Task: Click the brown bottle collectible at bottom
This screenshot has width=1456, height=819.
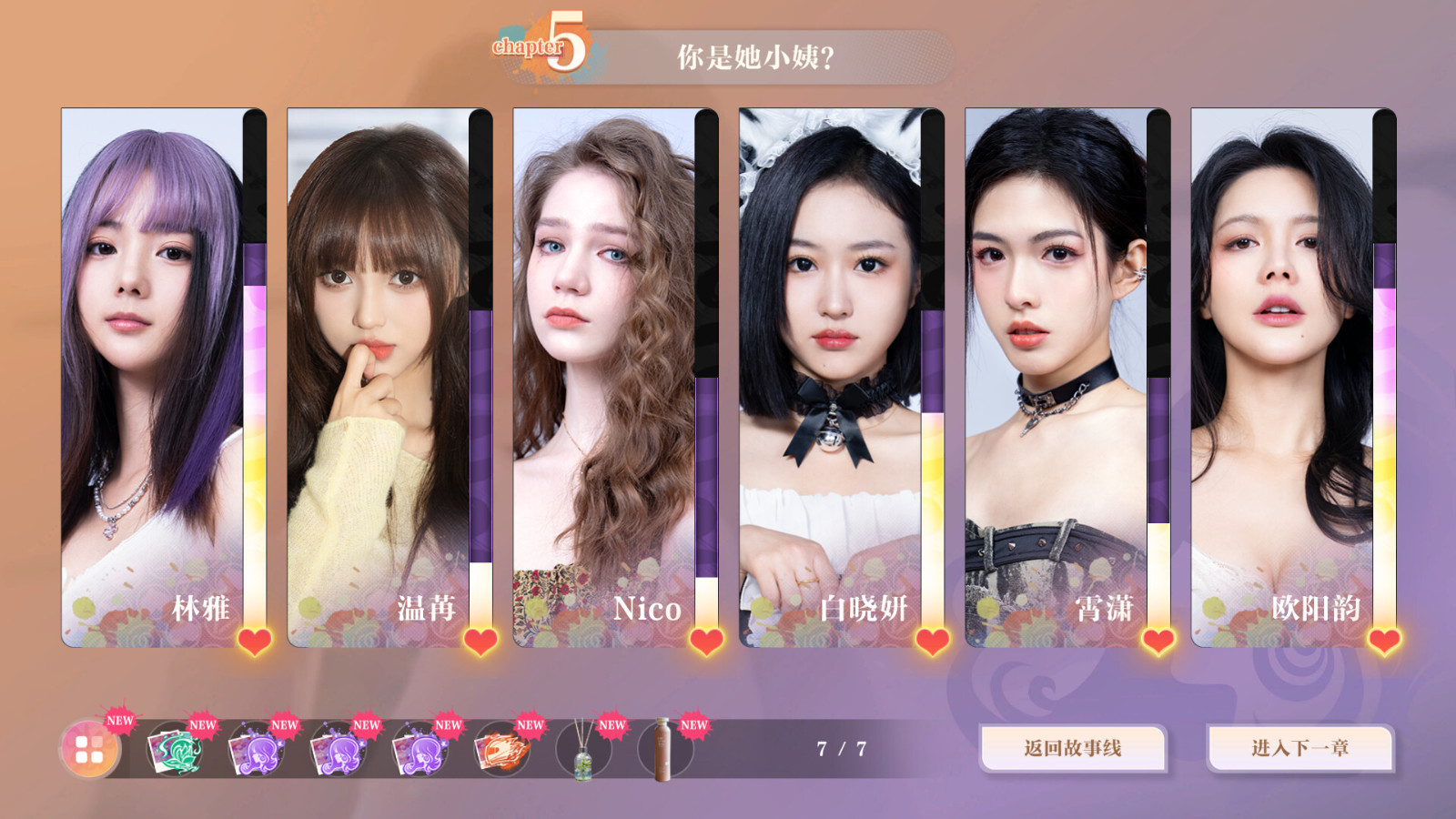Action: tap(662, 750)
